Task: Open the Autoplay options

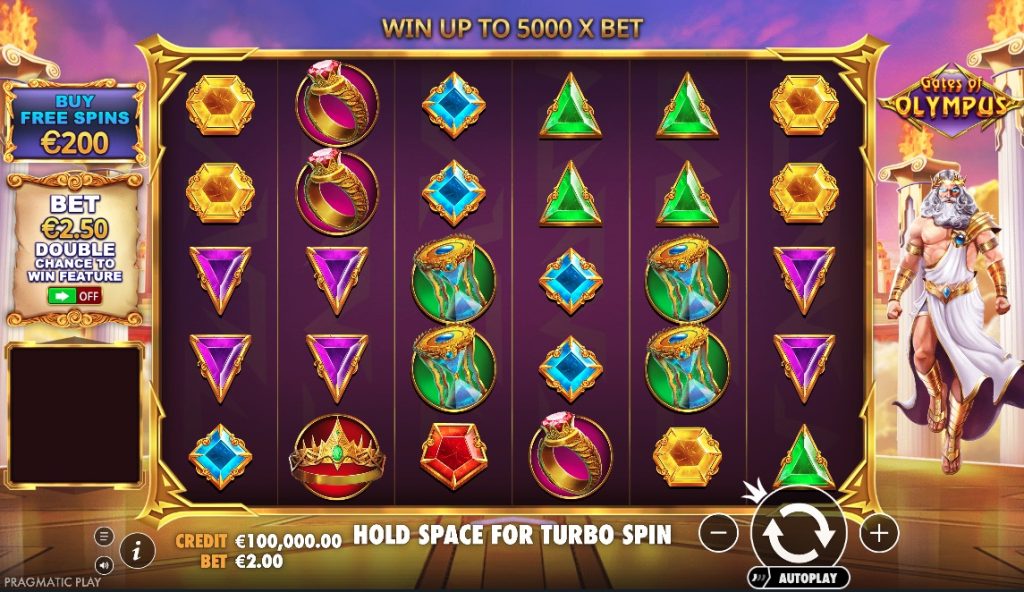Action: [x=798, y=578]
